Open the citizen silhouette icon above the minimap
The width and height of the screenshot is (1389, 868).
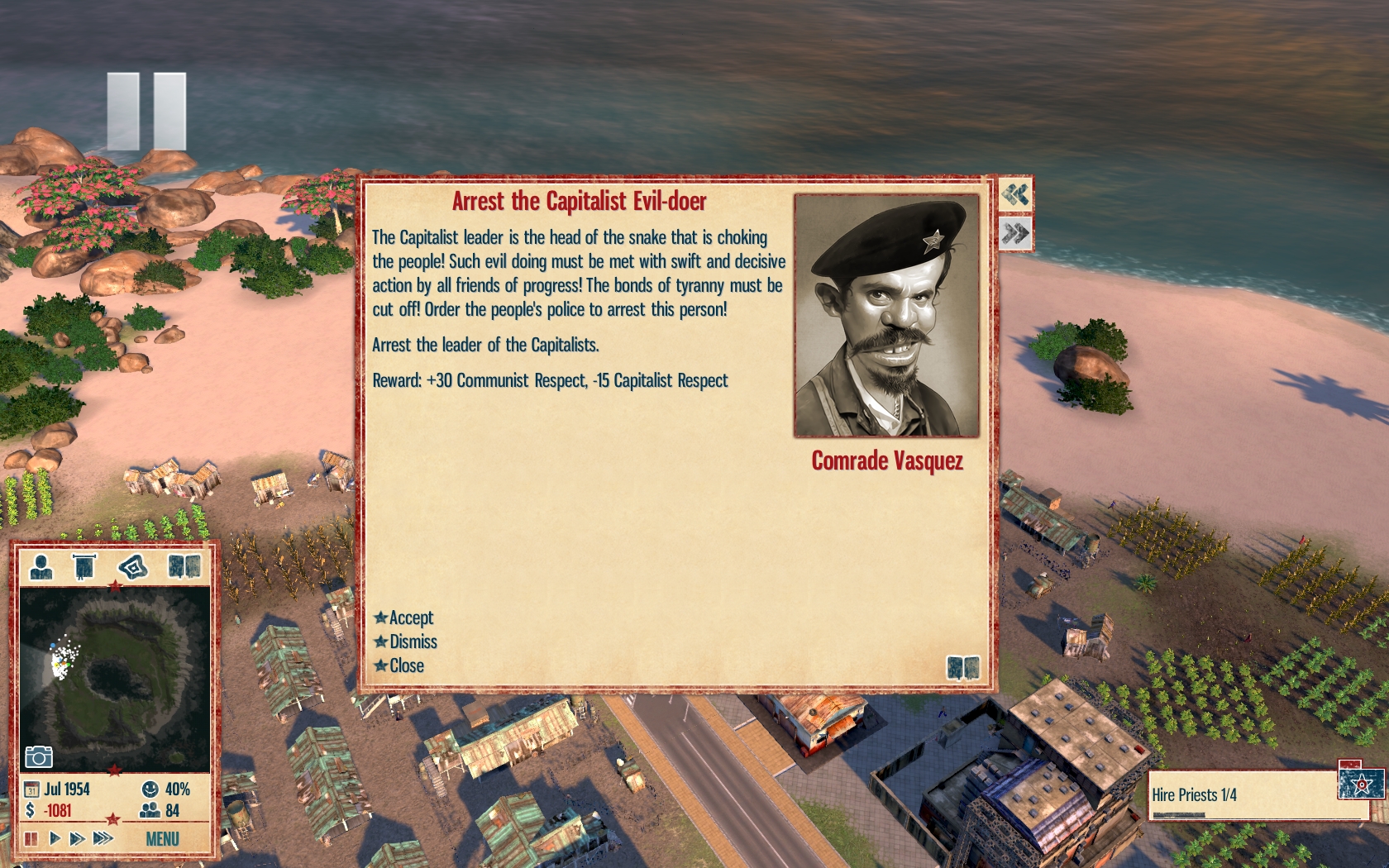coord(41,566)
